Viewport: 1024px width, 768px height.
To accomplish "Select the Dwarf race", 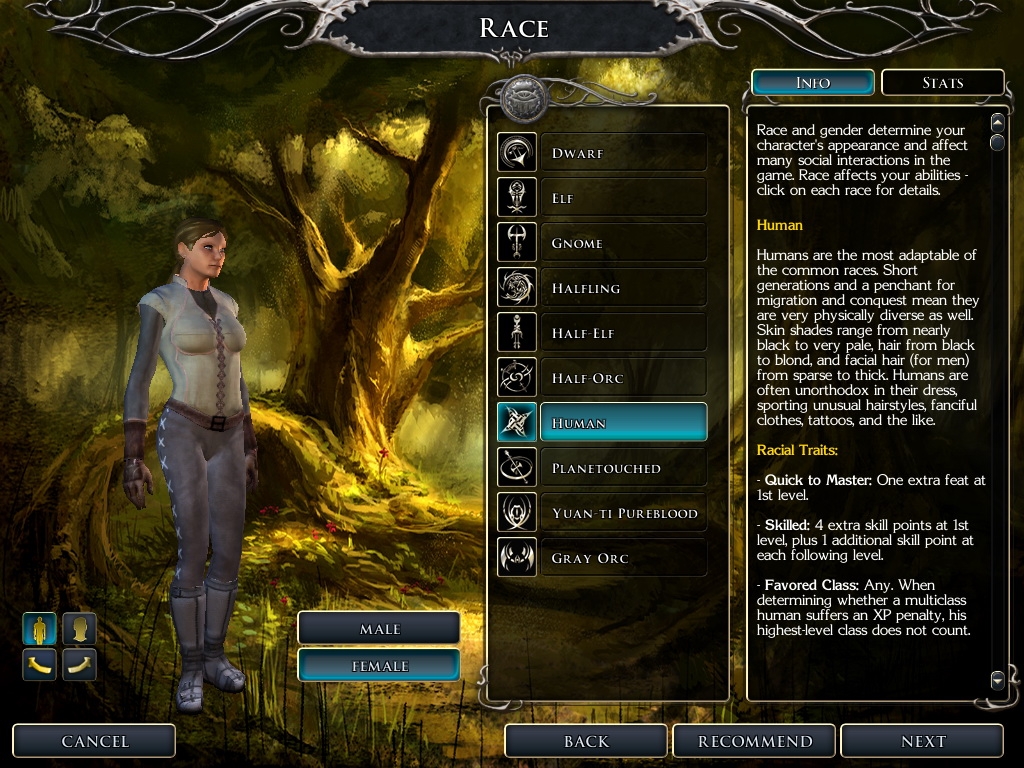I will pyautogui.click(x=622, y=153).
